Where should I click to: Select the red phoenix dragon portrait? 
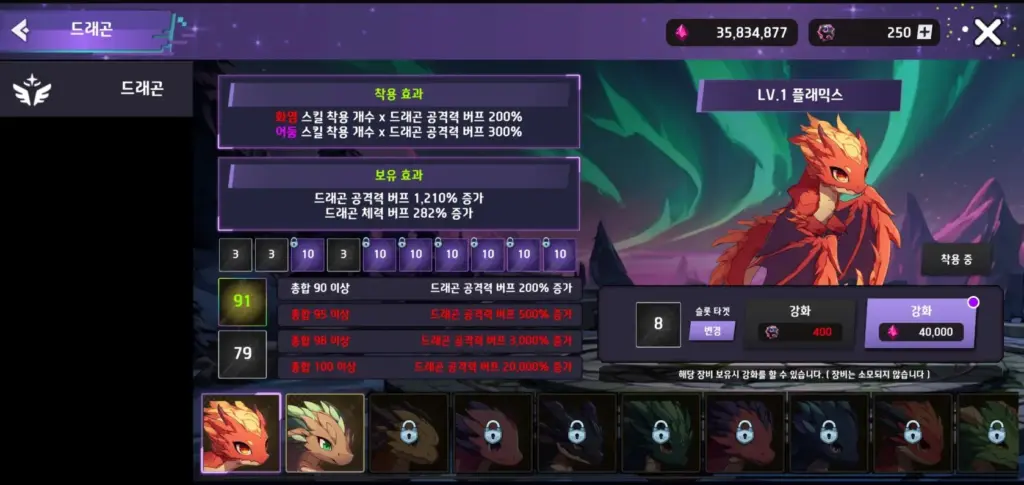(241, 432)
